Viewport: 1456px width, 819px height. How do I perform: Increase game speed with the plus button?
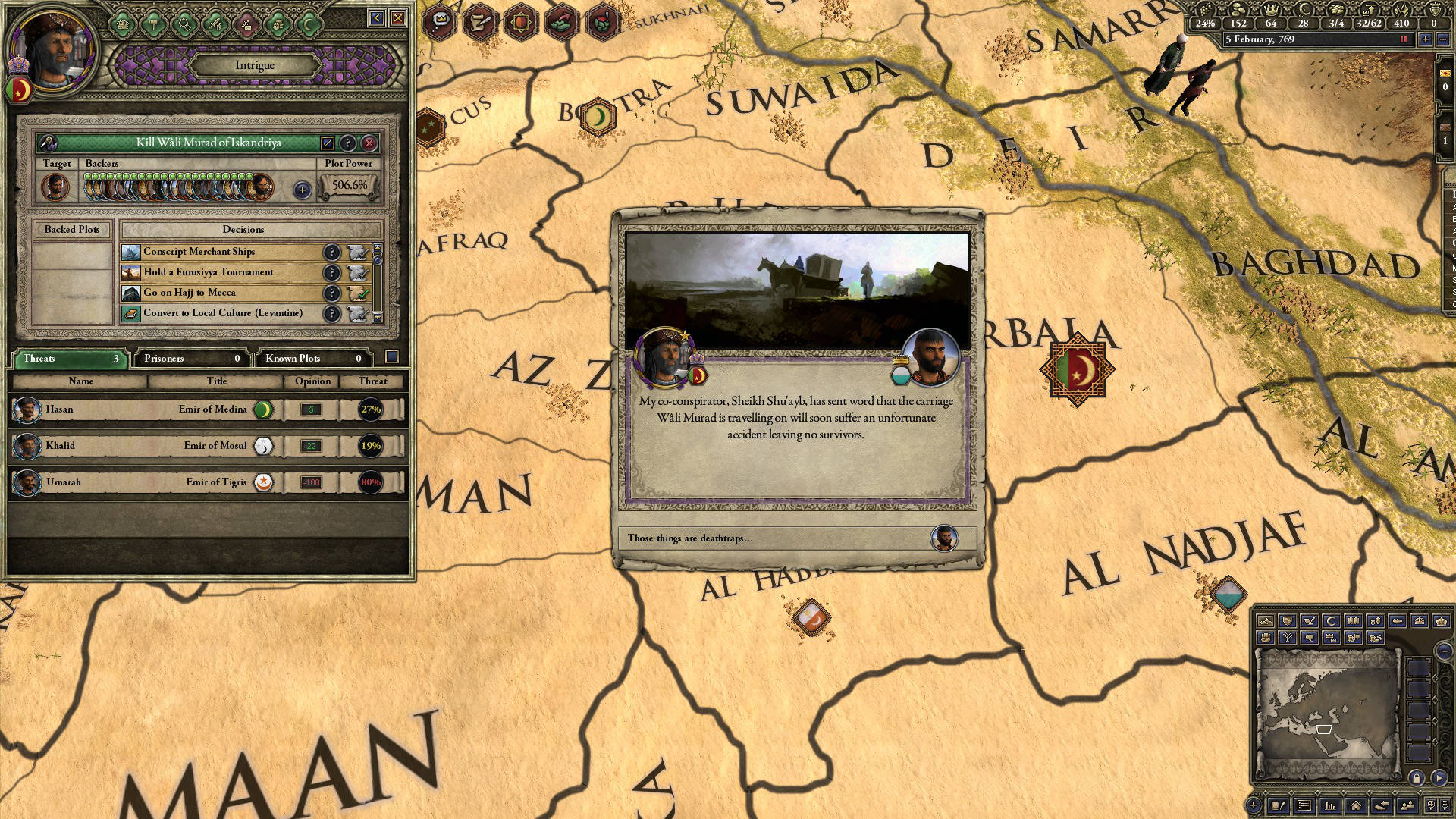point(1426,39)
